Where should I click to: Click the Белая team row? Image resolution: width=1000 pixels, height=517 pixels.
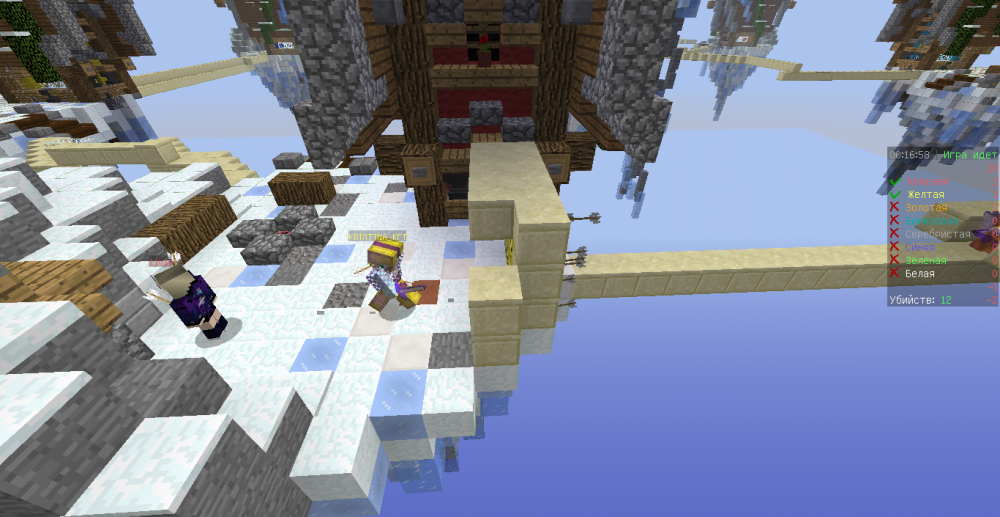(x=920, y=272)
